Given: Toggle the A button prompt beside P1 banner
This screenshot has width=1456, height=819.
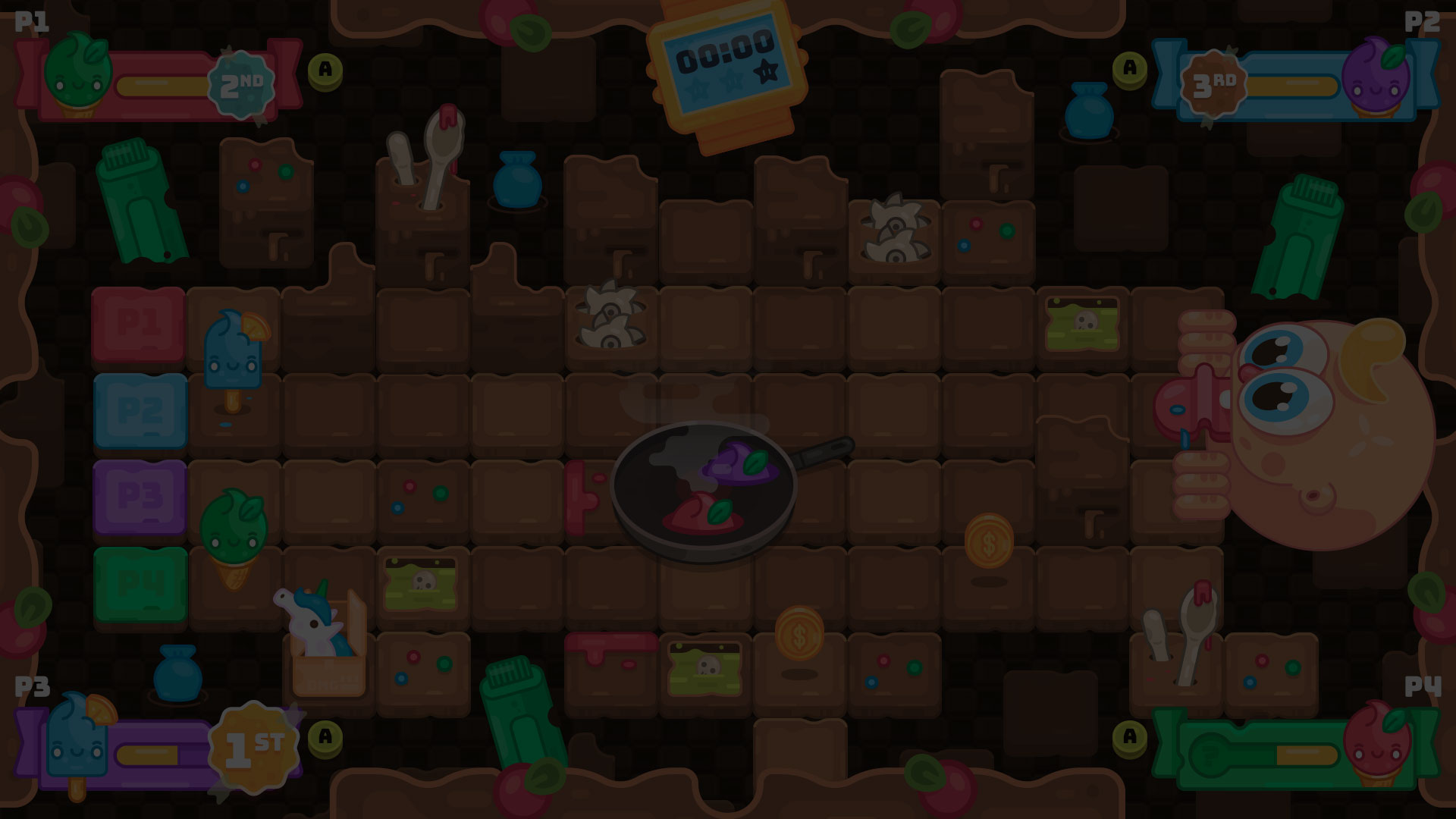Looking at the screenshot, I should 325,72.
